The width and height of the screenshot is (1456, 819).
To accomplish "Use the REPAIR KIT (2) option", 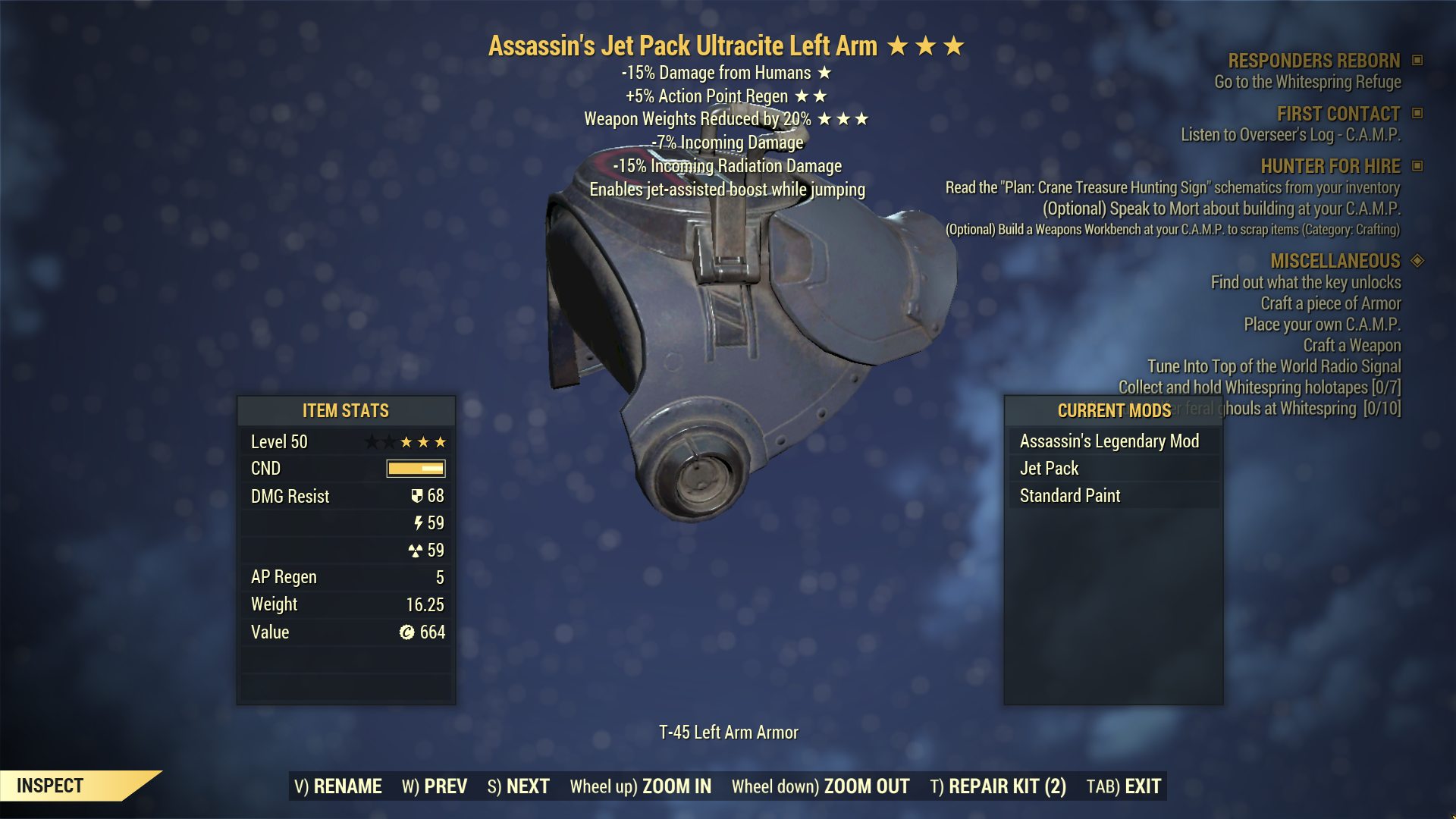I will pyautogui.click(x=998, y=786).
